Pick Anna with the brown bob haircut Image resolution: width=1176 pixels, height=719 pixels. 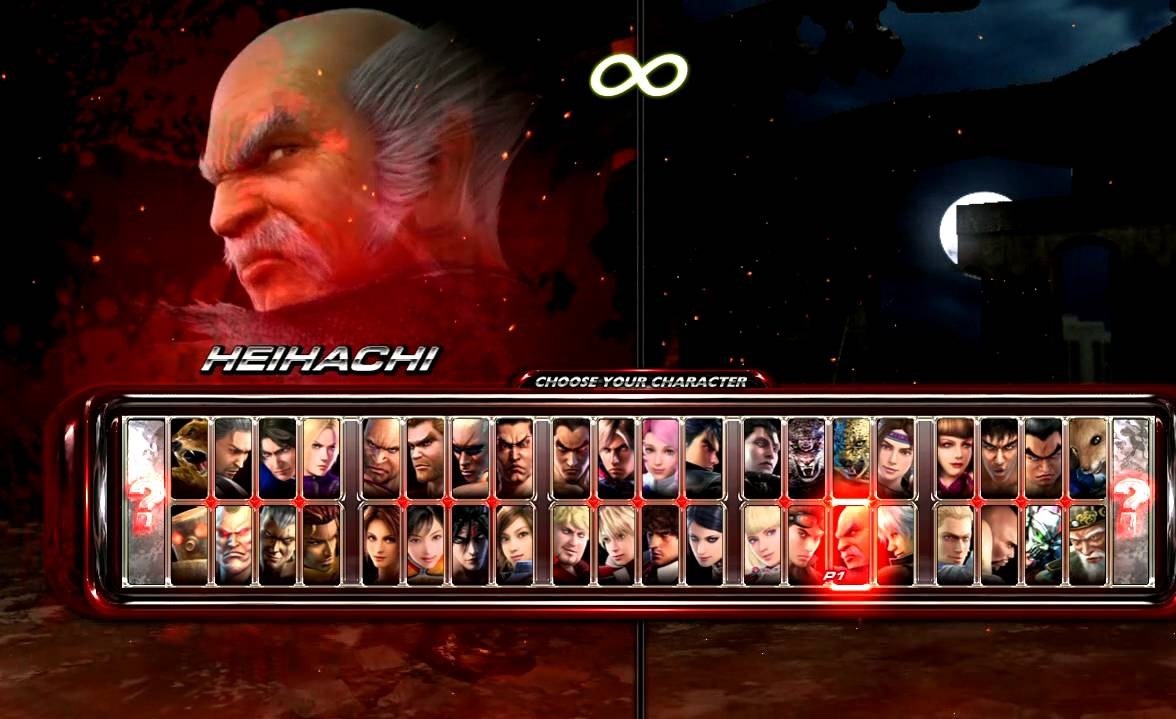point(955,457)
